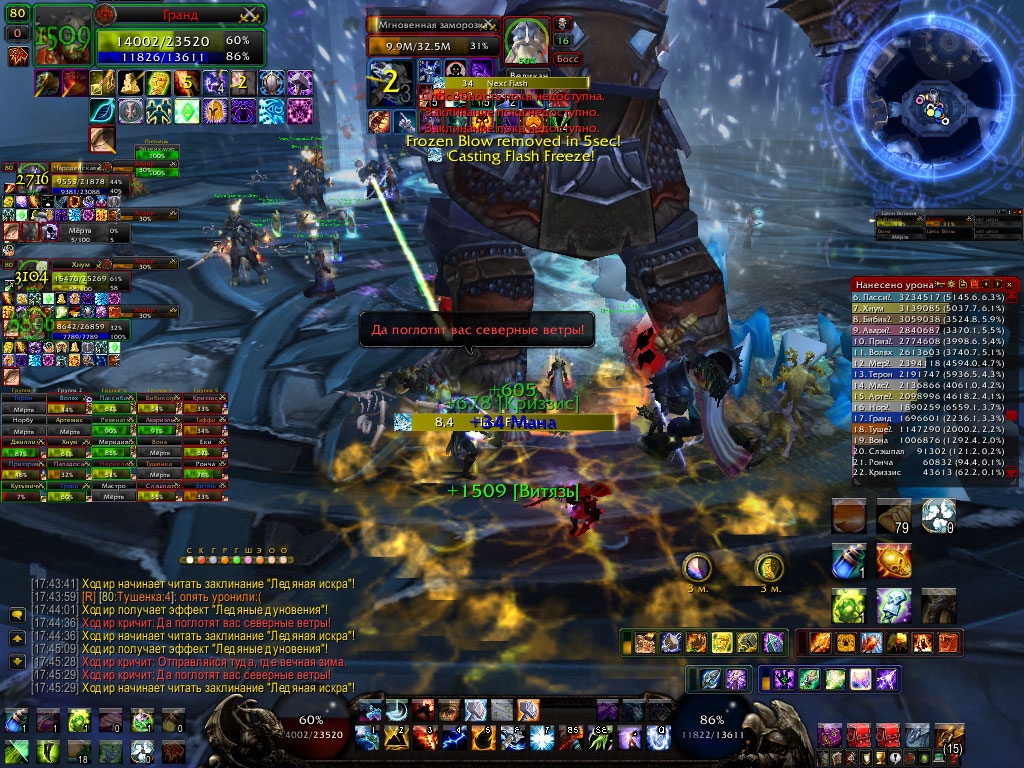The width and height of the screenshot is (1024, 768).
Task: Use the blue mana potion near damage meter
Action: [x=847, y=561]
